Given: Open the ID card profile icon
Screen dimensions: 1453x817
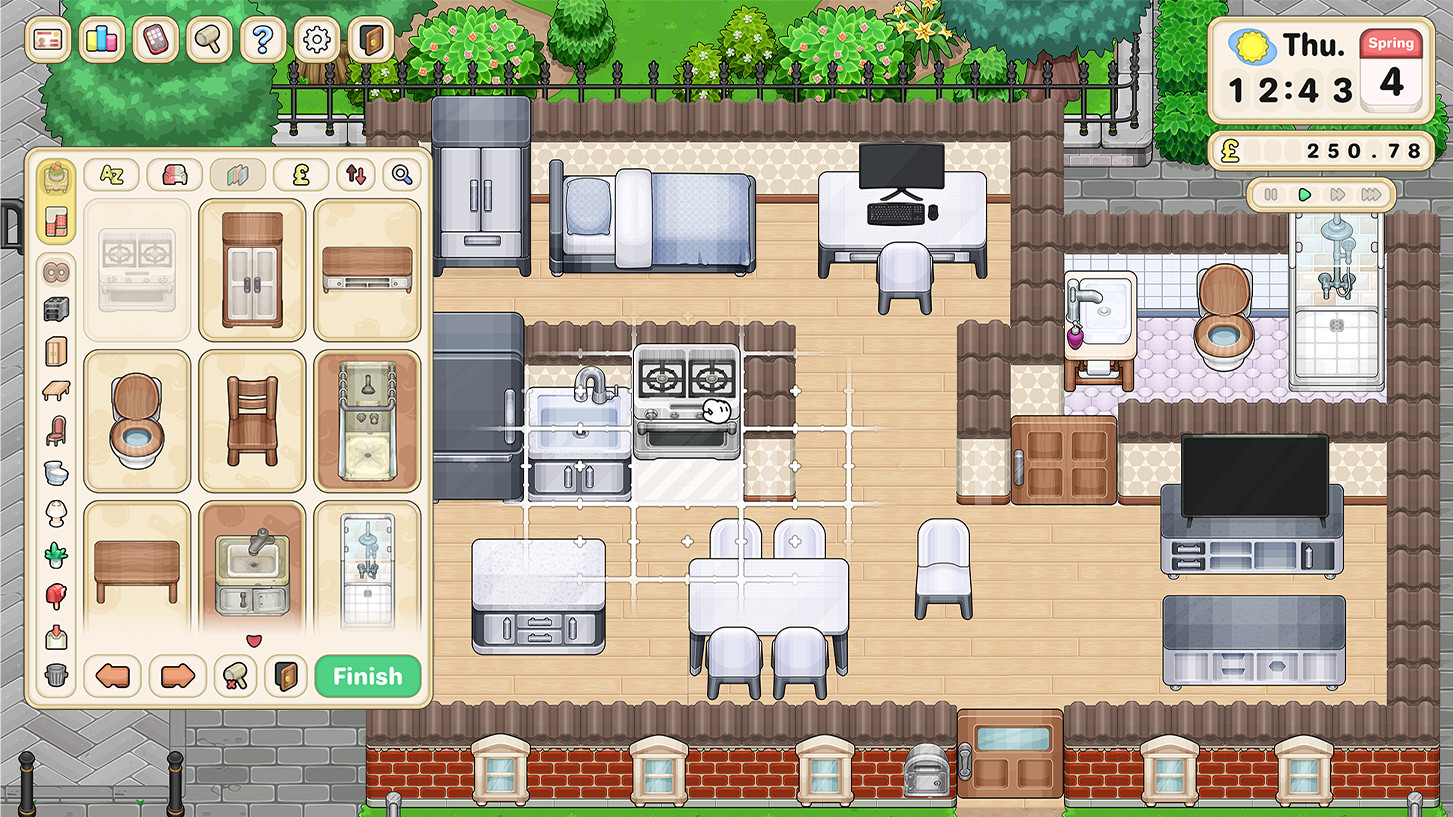Looking at the screenshot, I should (x=47, y=40).
